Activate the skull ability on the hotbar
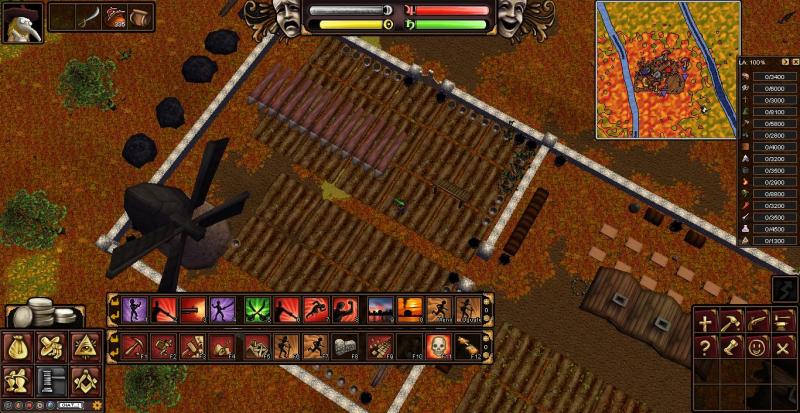 [x=438, y=346]
